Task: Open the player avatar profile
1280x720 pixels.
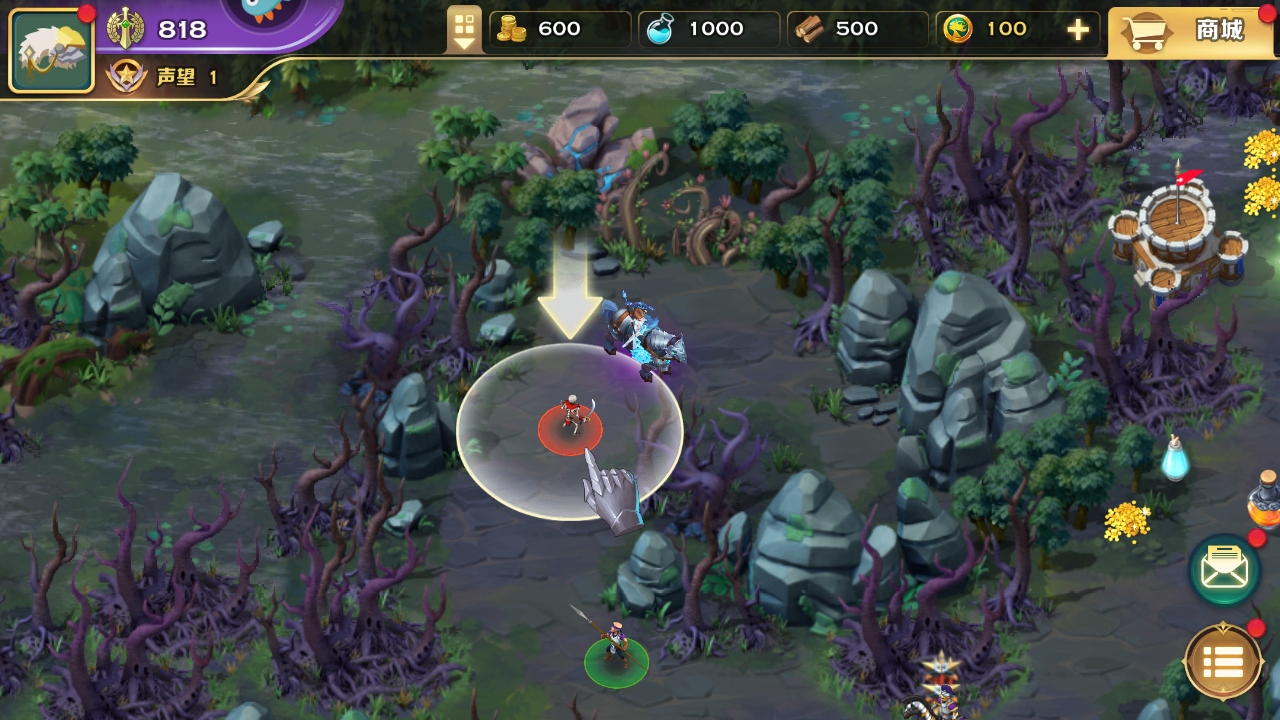Action: 51,50
